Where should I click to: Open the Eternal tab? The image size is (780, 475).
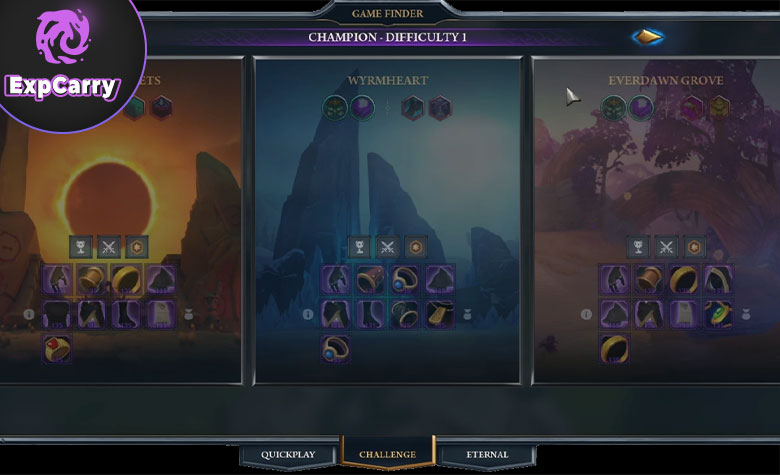[x=487, y=454]
